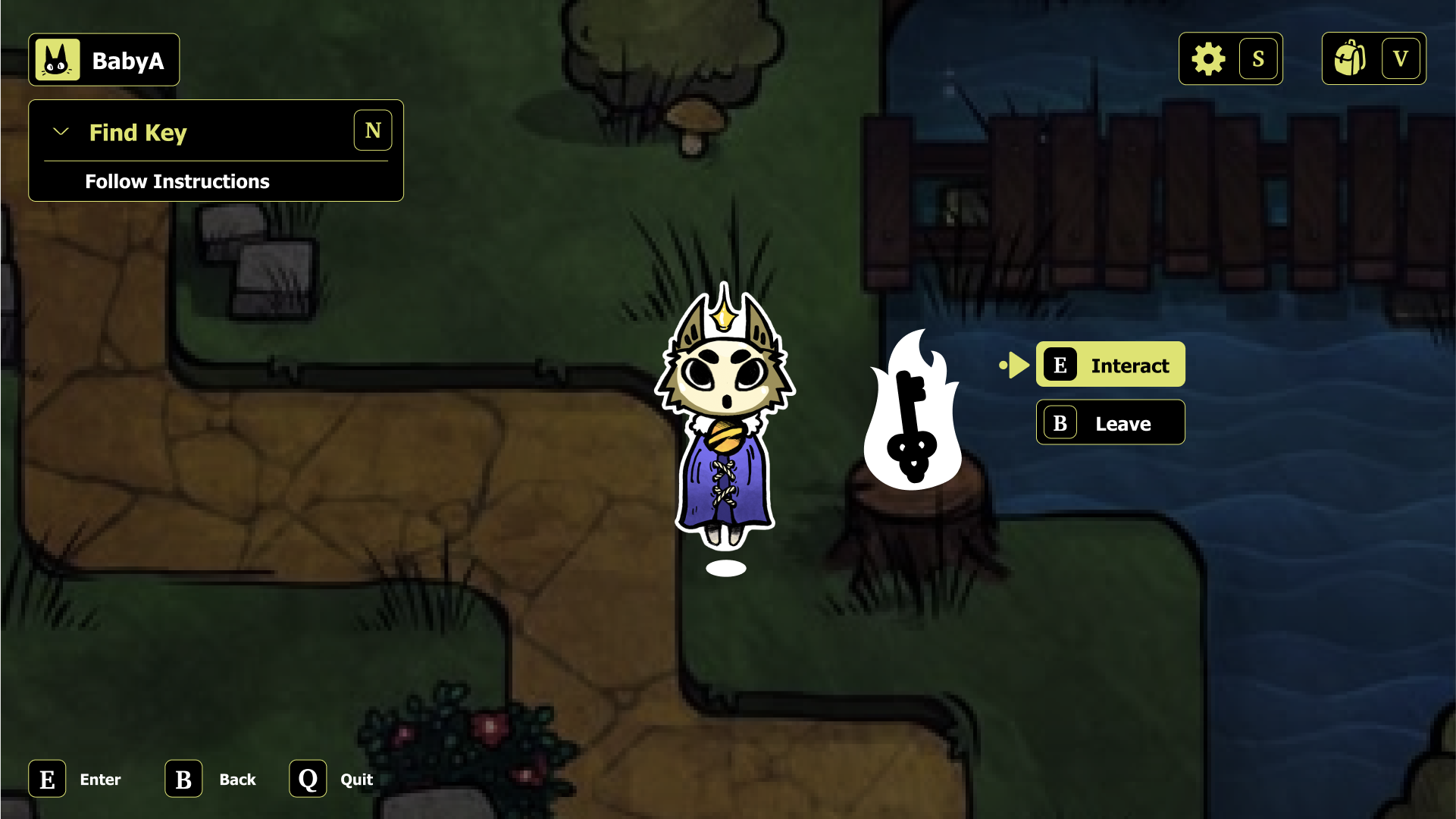Click Quit in the bottom hotkey bar

(355, 779)
